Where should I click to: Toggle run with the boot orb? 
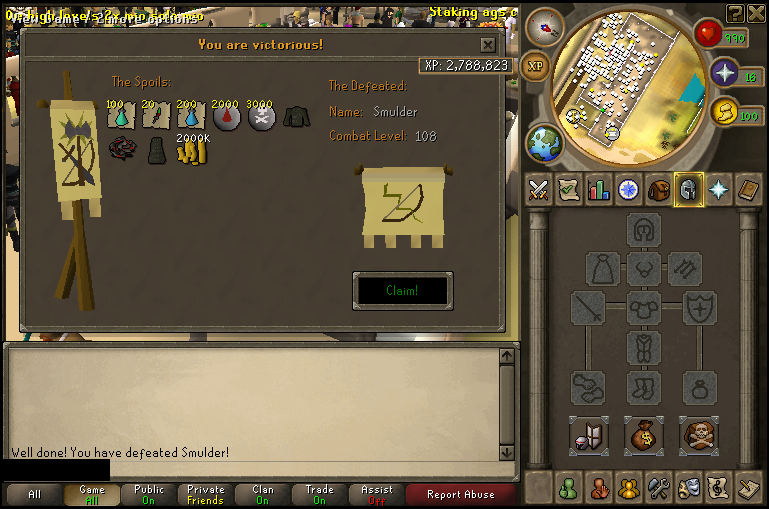(x=725, y=113)
